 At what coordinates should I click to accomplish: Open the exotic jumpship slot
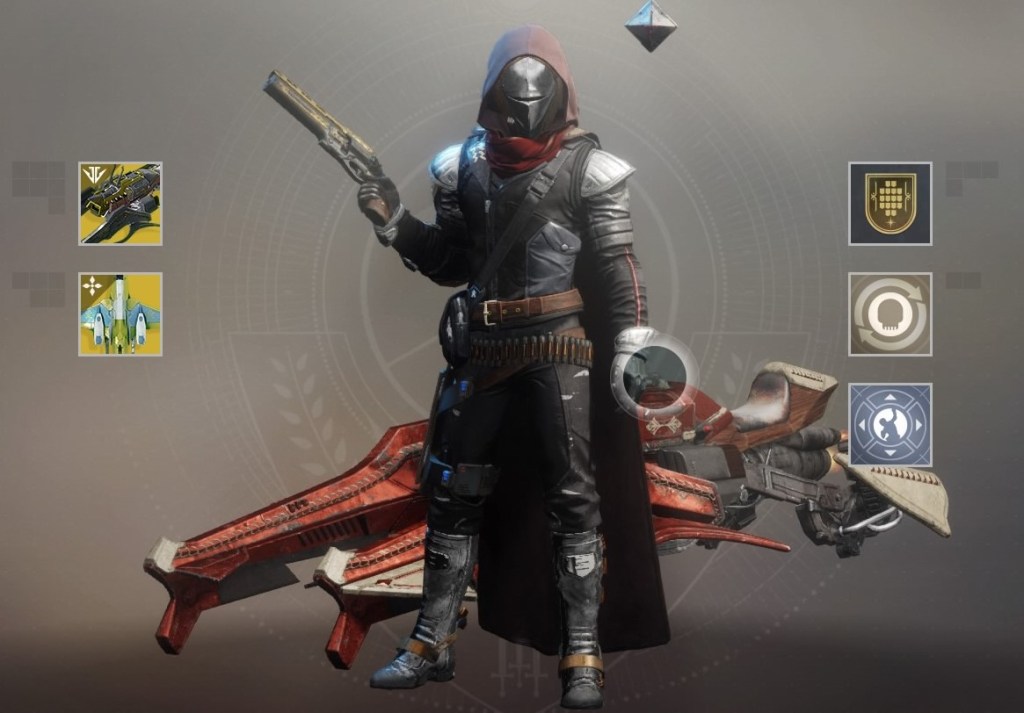point(120,314)
